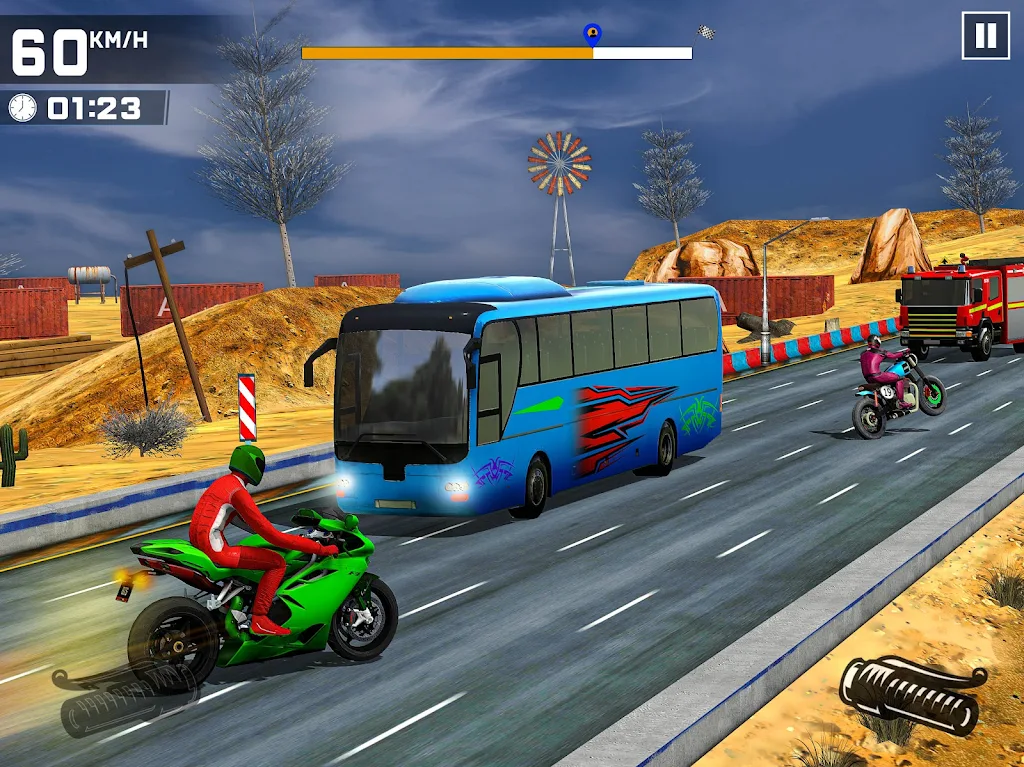
Task: Pause the race with the pause button
Action: point(985,36)
